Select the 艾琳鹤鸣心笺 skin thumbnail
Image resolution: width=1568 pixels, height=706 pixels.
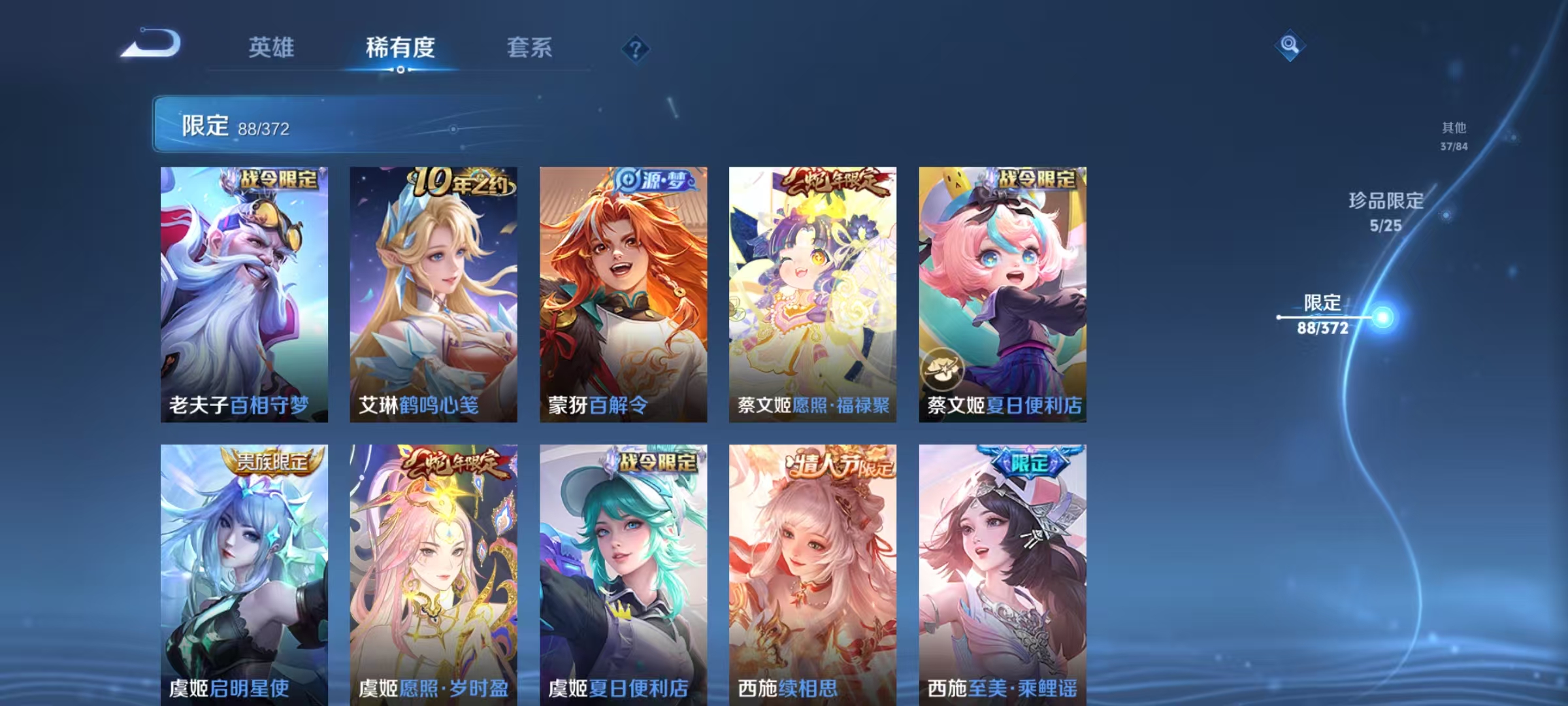434,294
